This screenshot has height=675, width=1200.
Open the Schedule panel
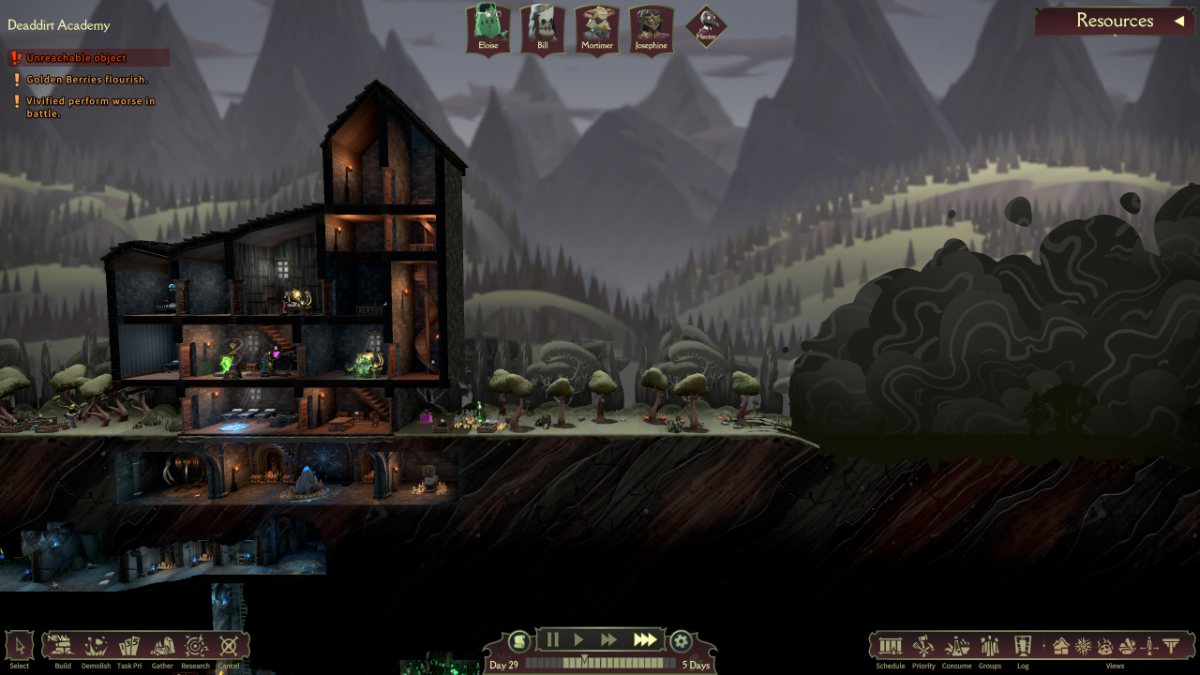point(890,646)
